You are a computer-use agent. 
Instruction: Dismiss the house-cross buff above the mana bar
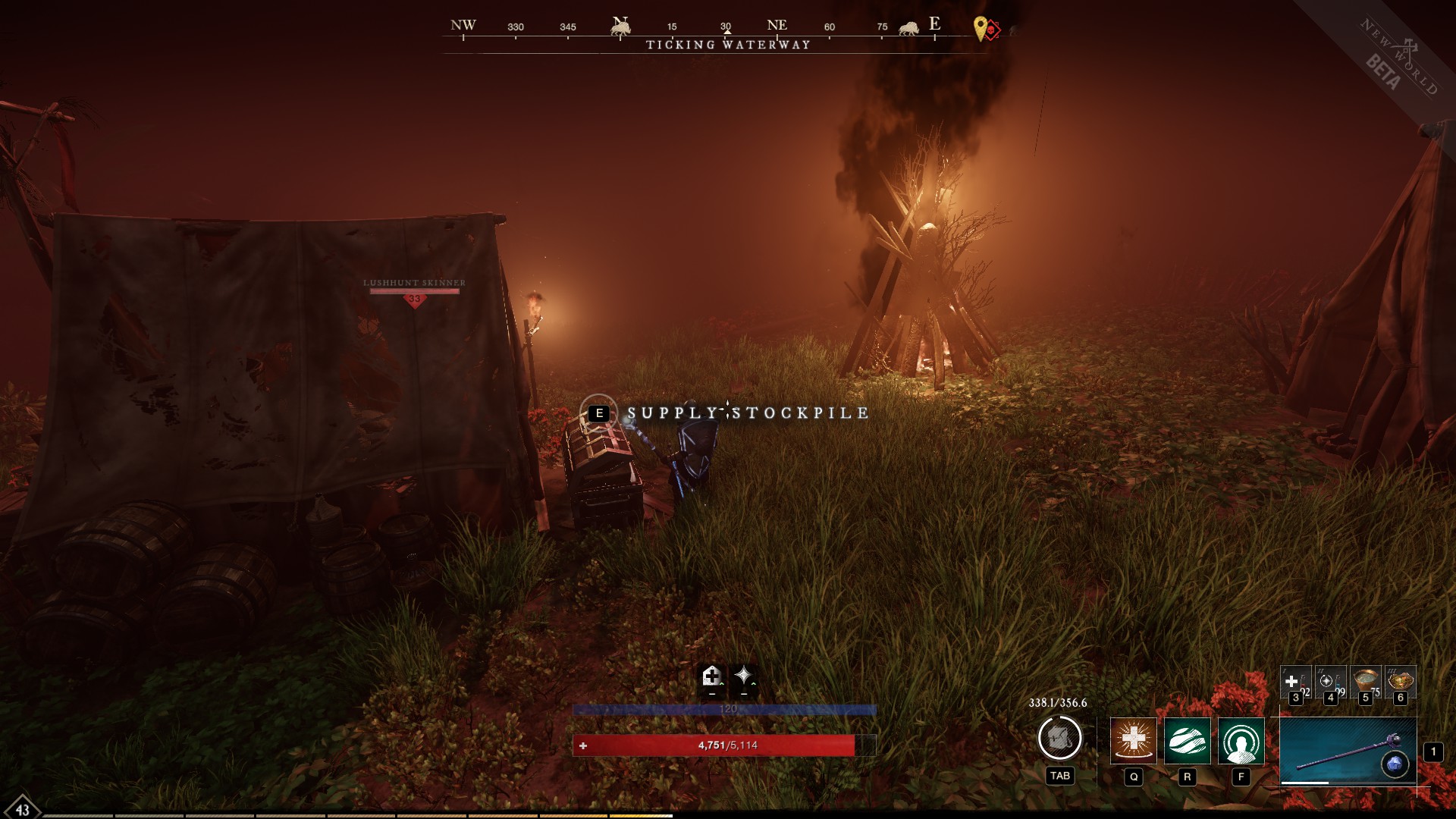711,676
